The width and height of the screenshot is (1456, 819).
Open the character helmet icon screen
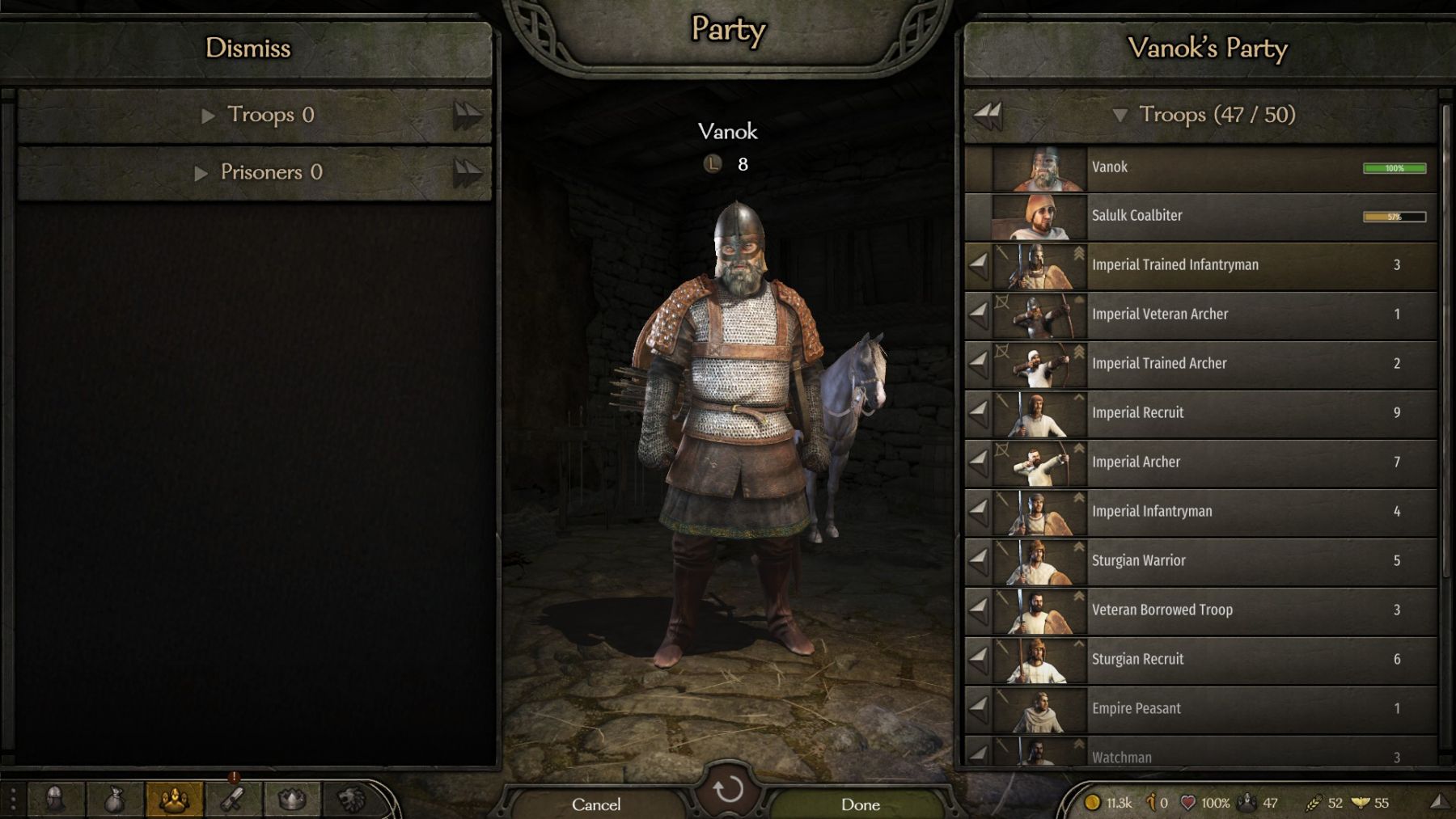[55, 800]
